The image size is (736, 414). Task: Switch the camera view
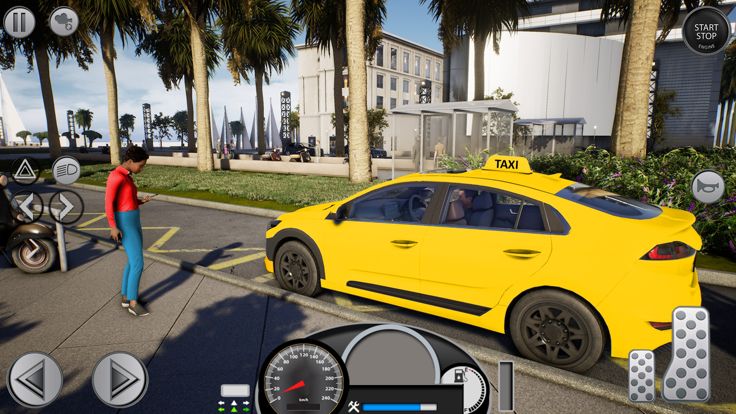click(63, 21)
